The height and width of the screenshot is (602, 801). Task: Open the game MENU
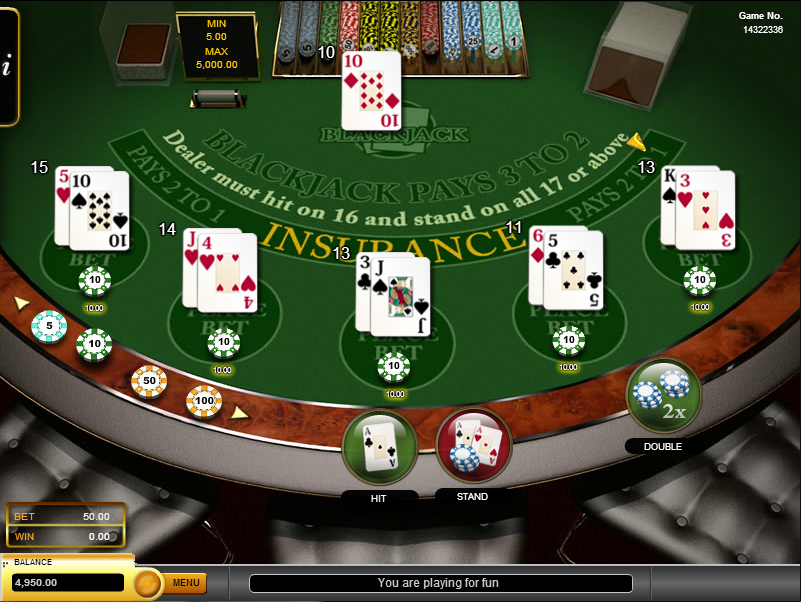(x=186, y=582)
